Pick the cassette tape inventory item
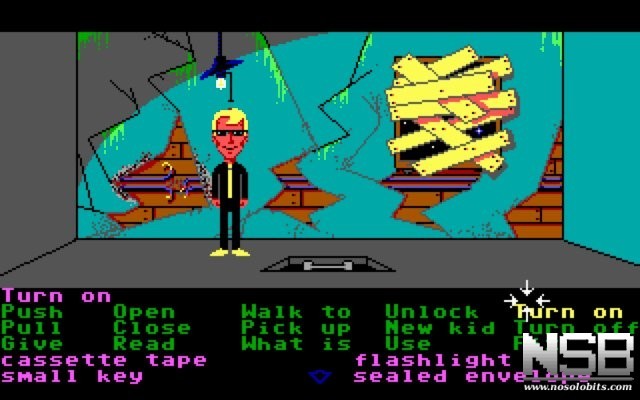 click(x=104, y=360)
